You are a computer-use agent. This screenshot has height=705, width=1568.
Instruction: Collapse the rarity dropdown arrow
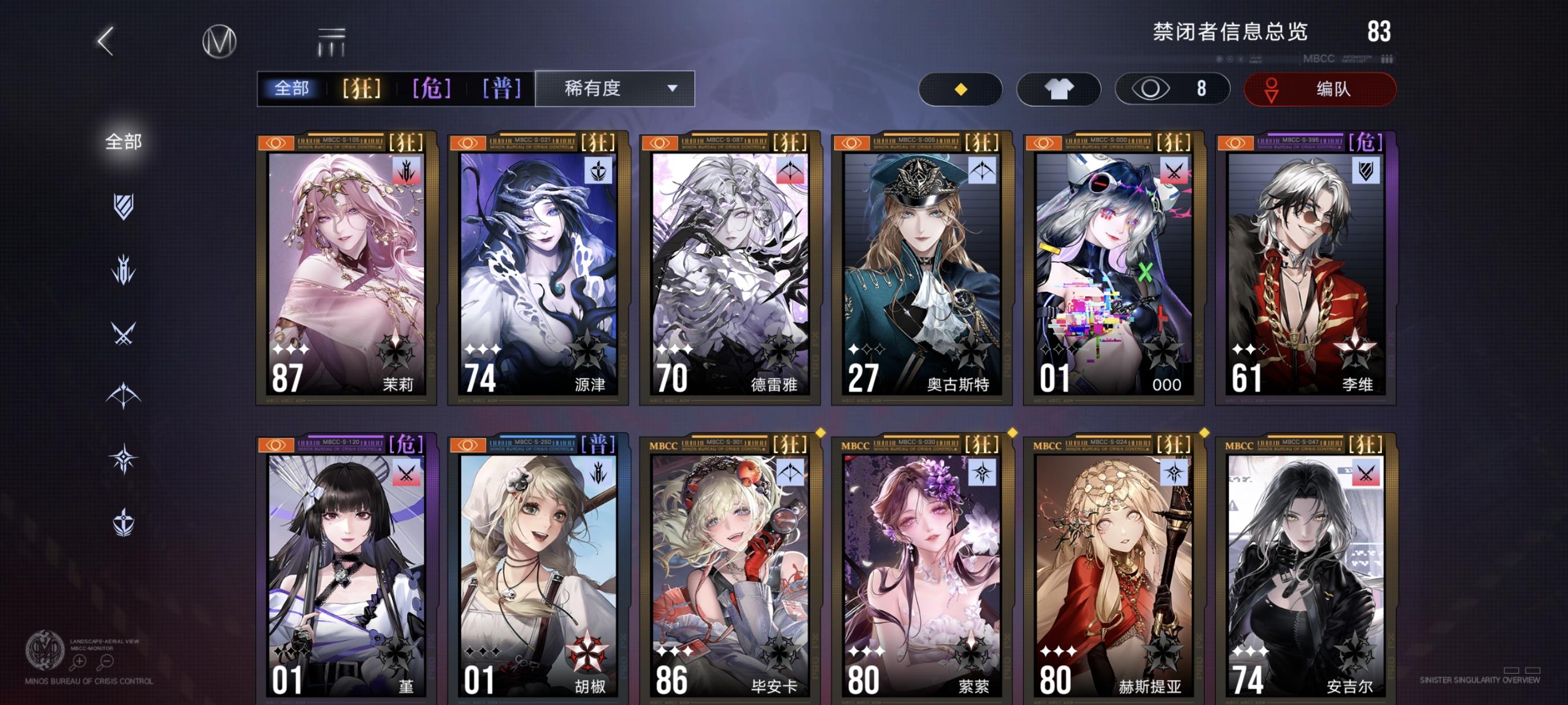click(x=672, y=89)
